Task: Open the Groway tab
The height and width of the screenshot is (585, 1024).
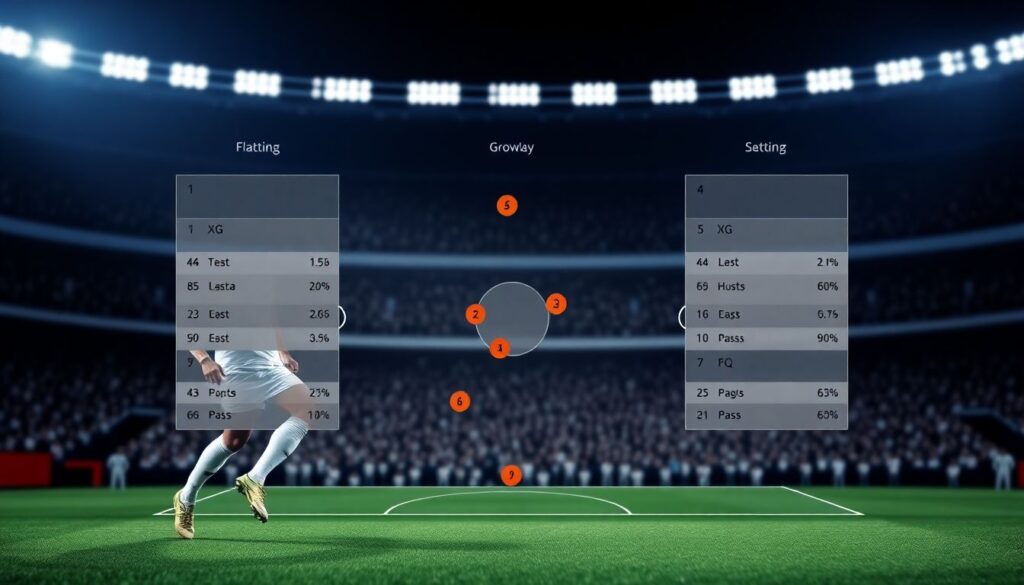Action: [511, 147]
